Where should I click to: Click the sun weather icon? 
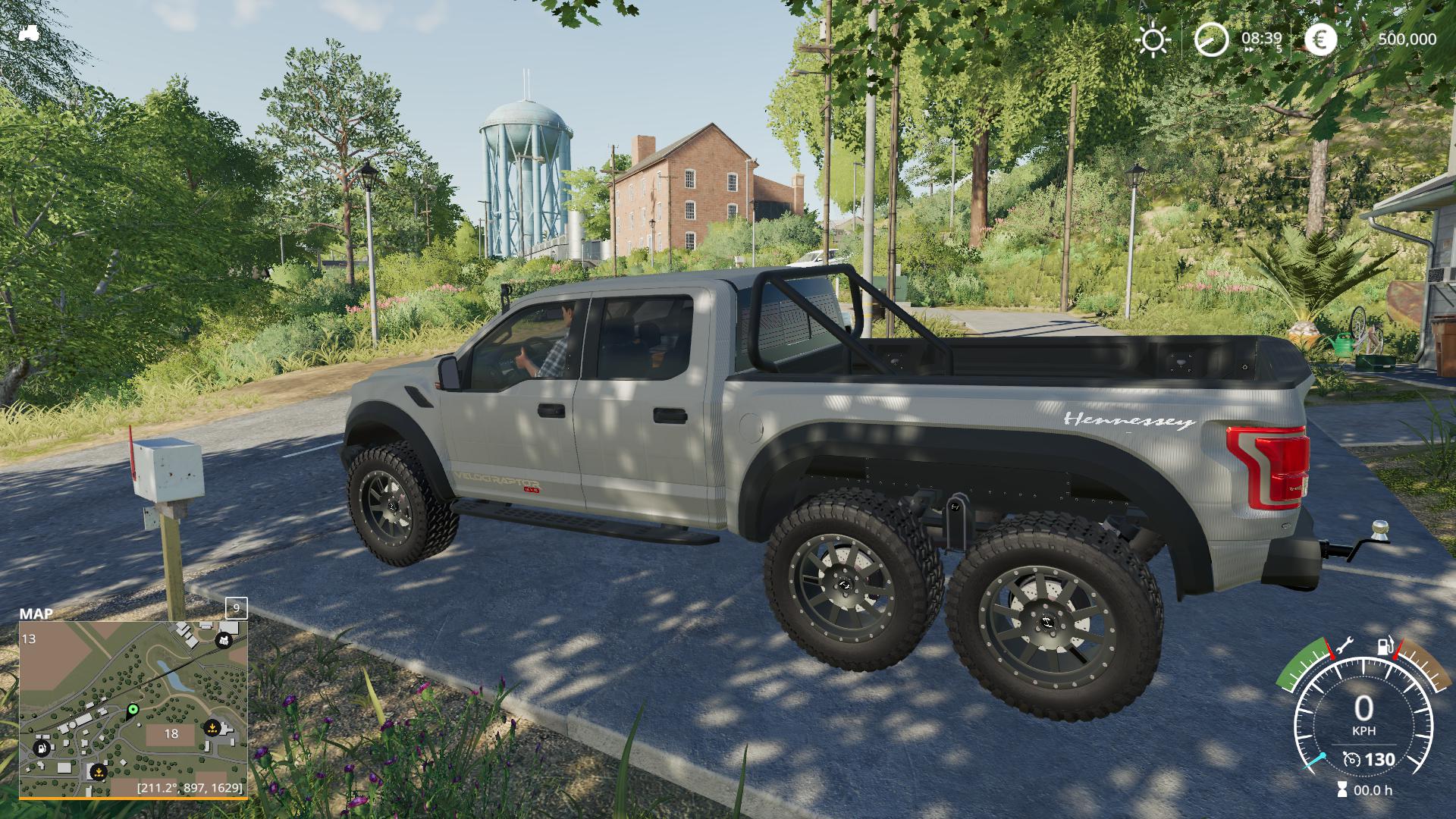point(1153,39)
